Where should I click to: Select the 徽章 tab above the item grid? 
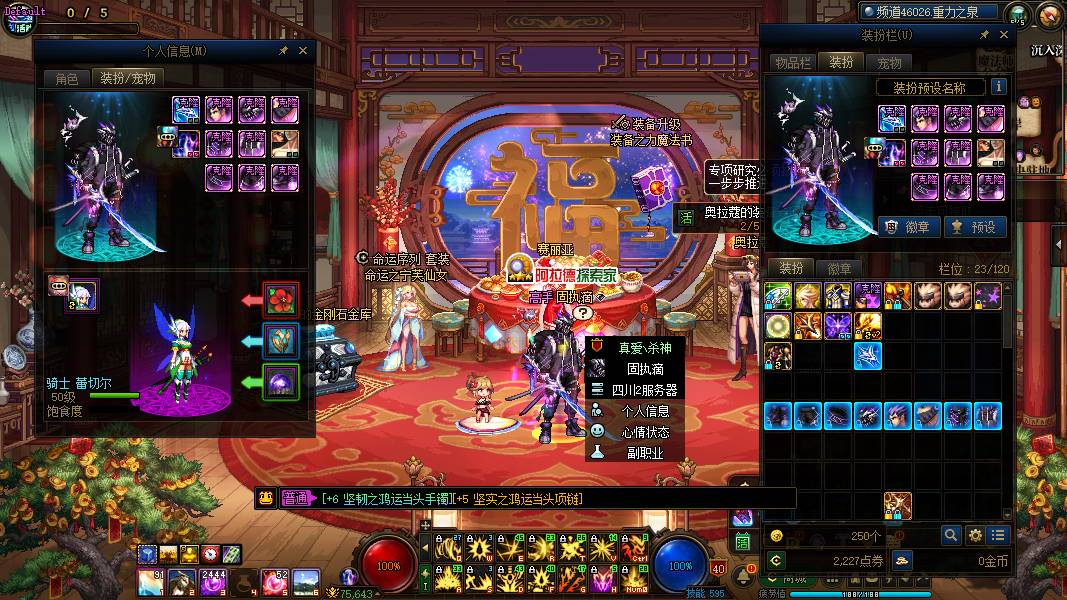pos(839,268)
